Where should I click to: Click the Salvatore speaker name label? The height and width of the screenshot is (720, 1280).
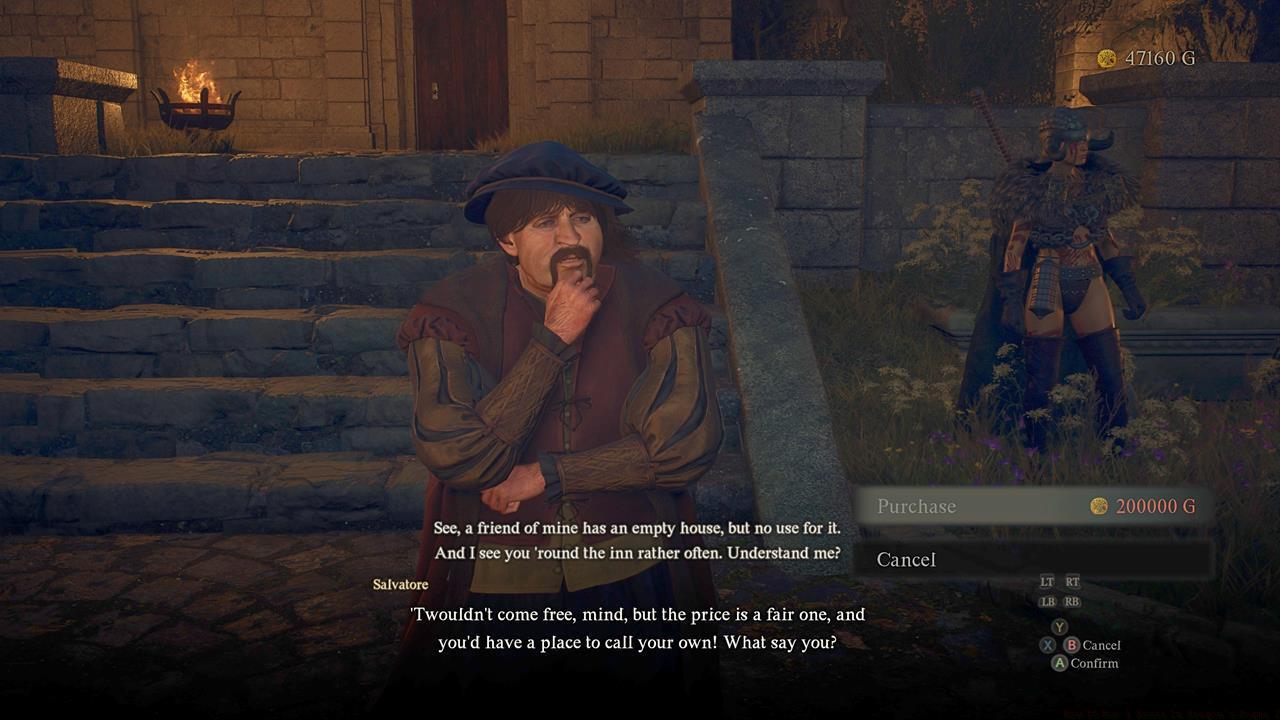click(x=401, y=584)
